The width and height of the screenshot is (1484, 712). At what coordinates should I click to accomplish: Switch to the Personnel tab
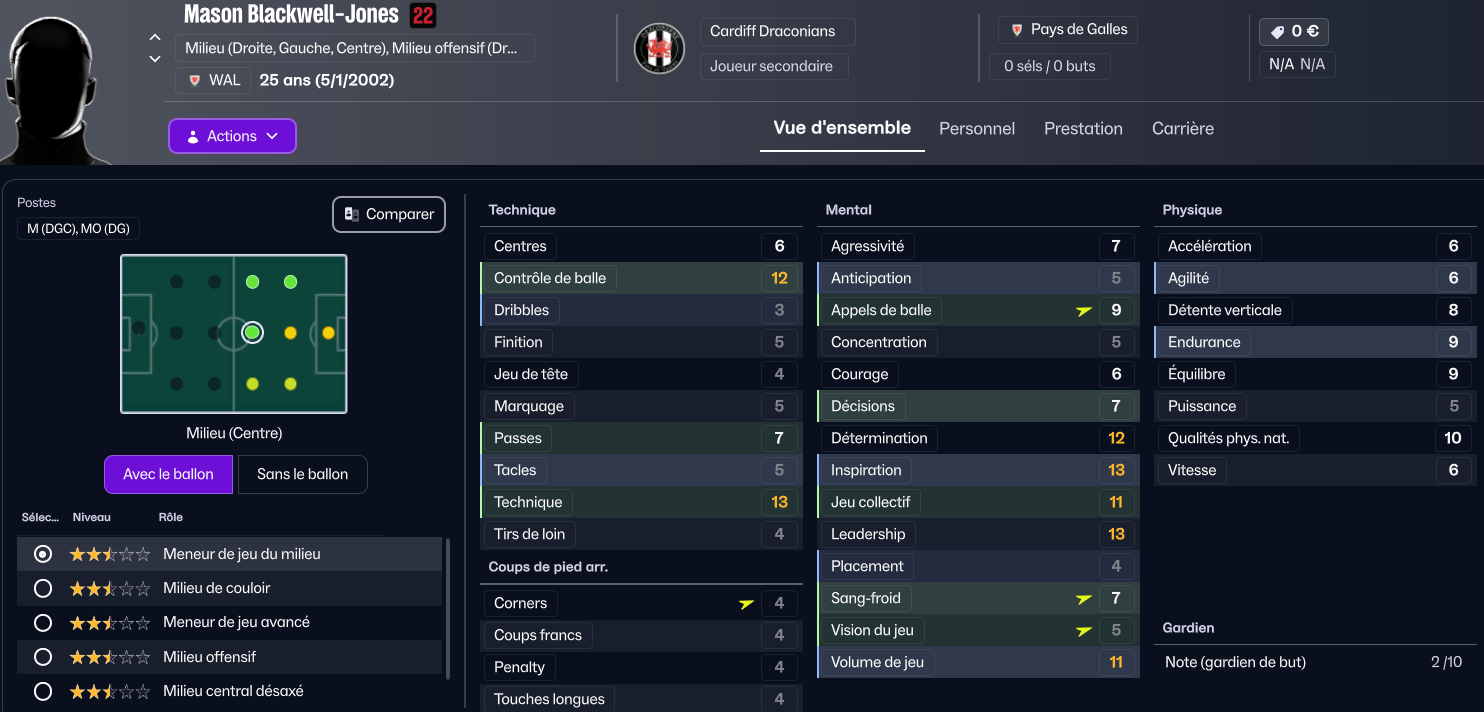point(976,129)
